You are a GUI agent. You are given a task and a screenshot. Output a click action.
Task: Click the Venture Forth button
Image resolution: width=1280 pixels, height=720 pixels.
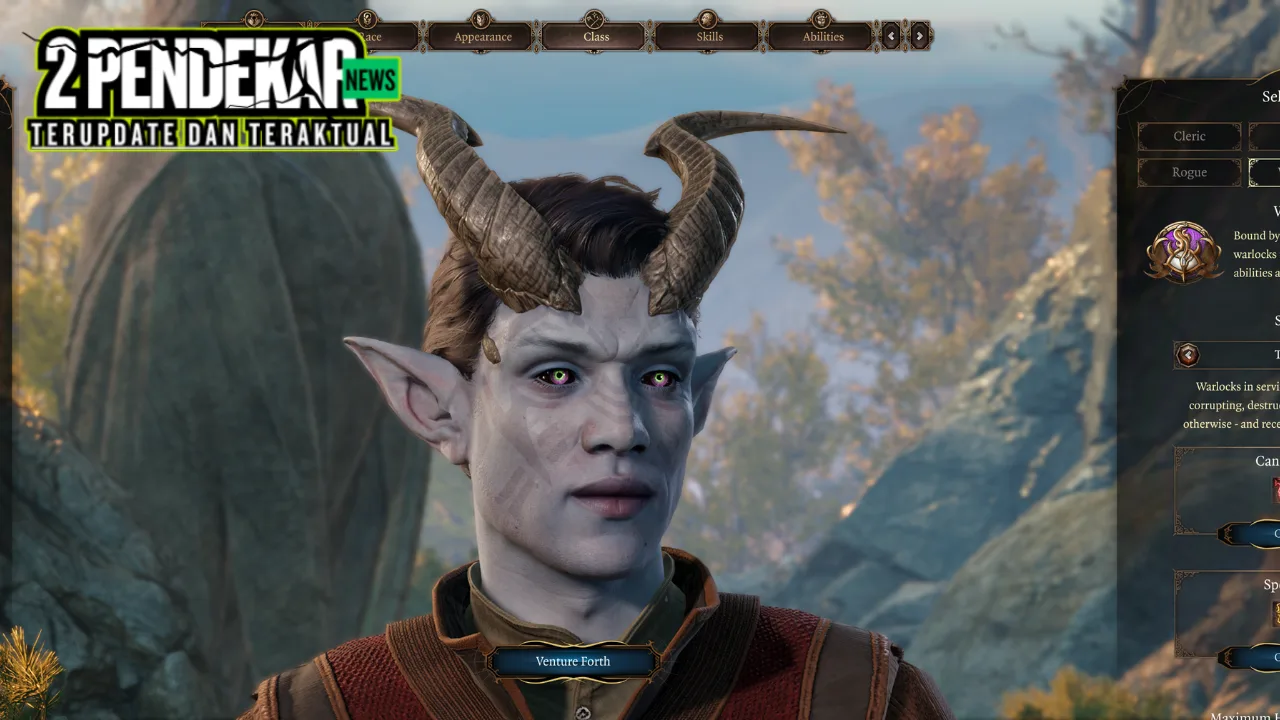coord(573,660)
